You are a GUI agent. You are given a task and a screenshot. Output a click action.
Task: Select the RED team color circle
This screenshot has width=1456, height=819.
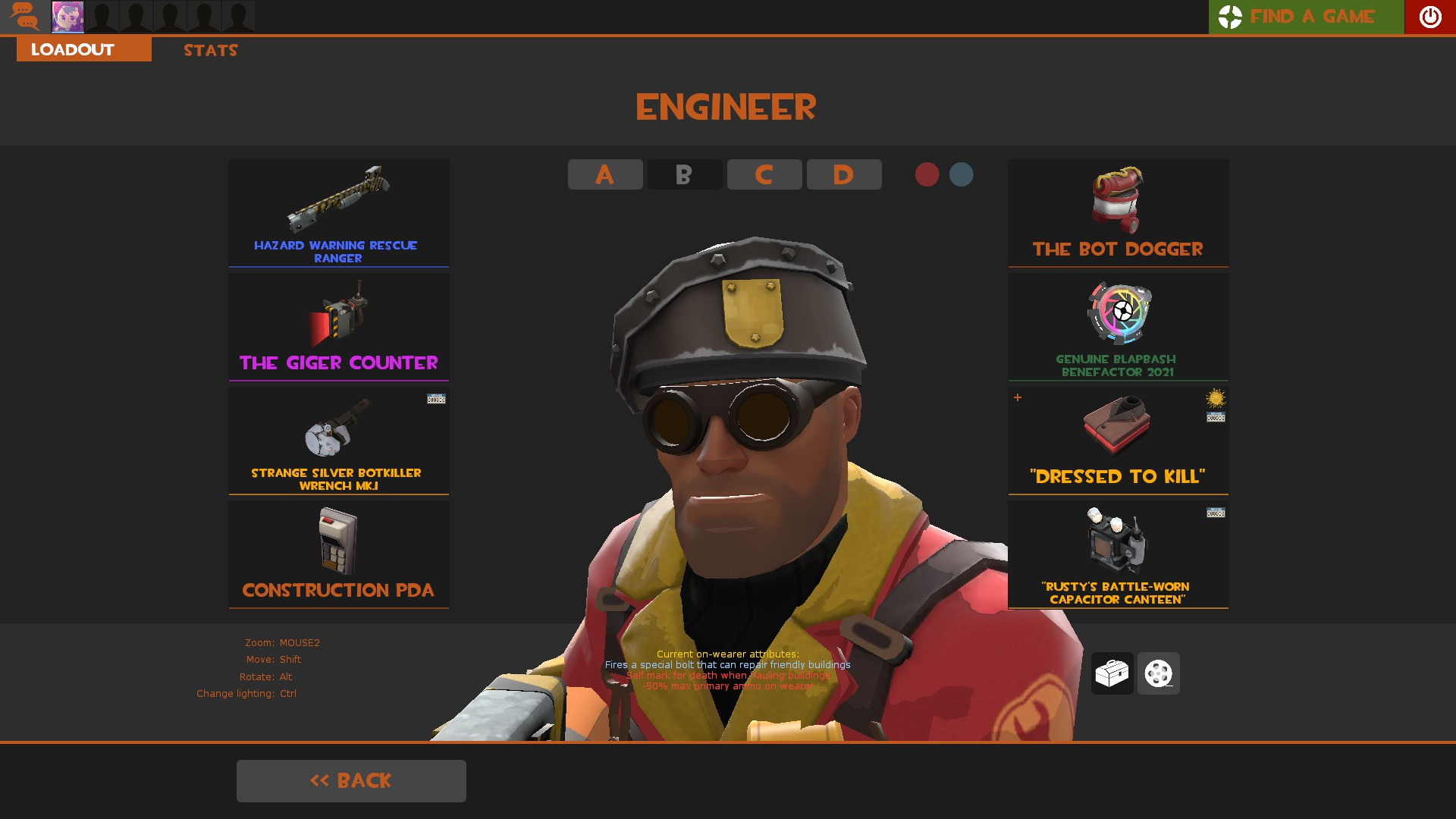click(927, 174)
